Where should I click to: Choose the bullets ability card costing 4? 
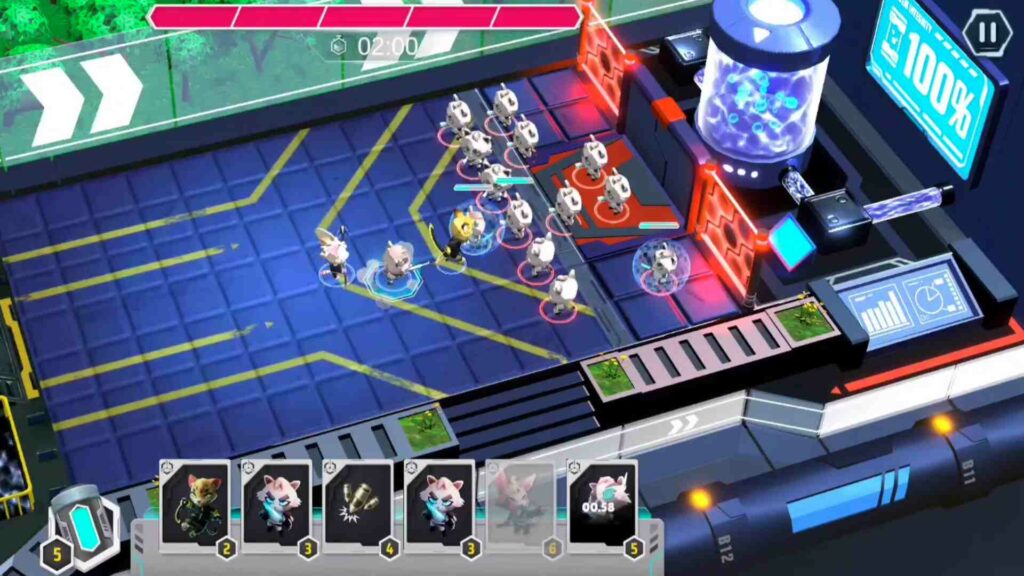coord(357,502)
